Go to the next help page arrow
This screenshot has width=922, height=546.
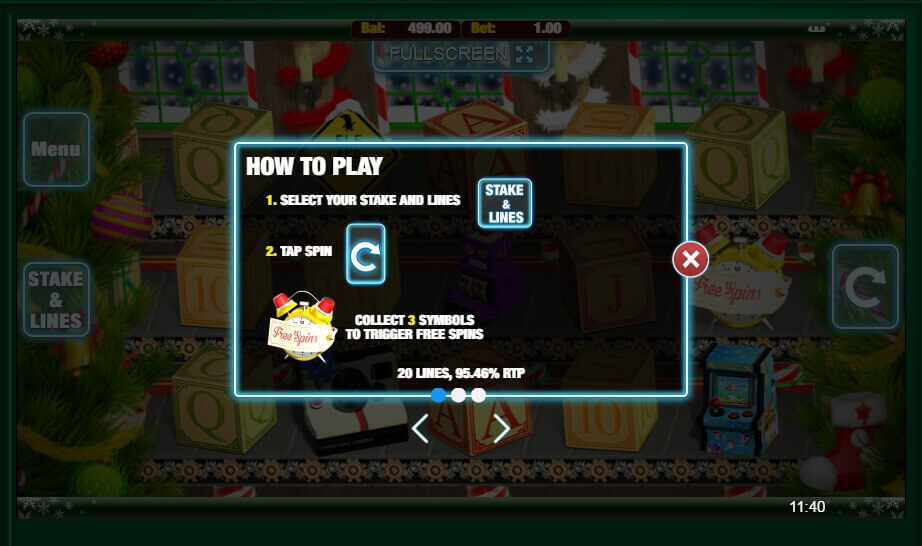point(501,429)
